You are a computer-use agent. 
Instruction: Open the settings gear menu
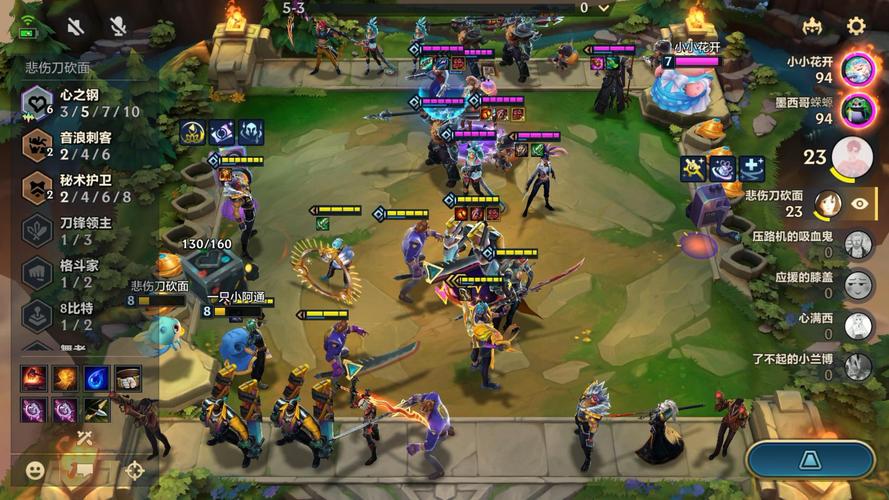click(856, 26)
